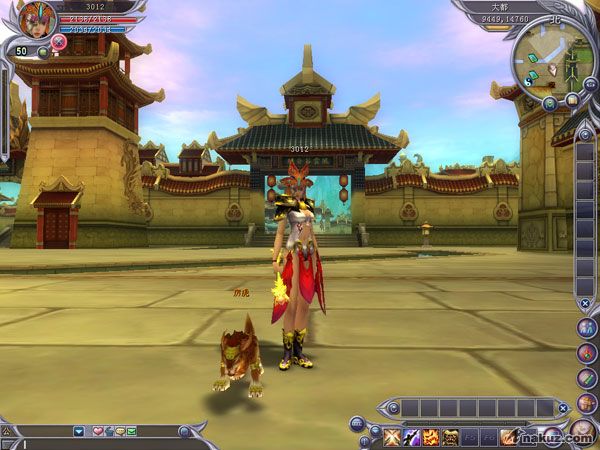The height and width of the screenshot is (450, 600).
Task: Use the golden beast face skill
Action: click(451, 437)
